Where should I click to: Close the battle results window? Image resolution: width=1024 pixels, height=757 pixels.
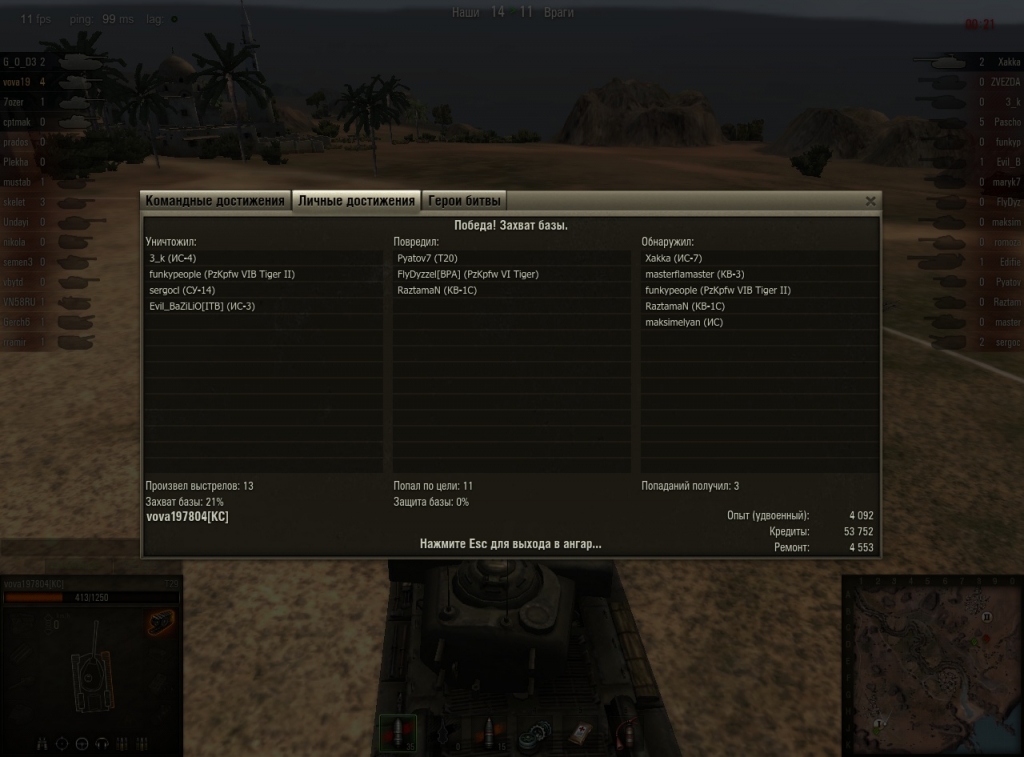pos(870,201)
